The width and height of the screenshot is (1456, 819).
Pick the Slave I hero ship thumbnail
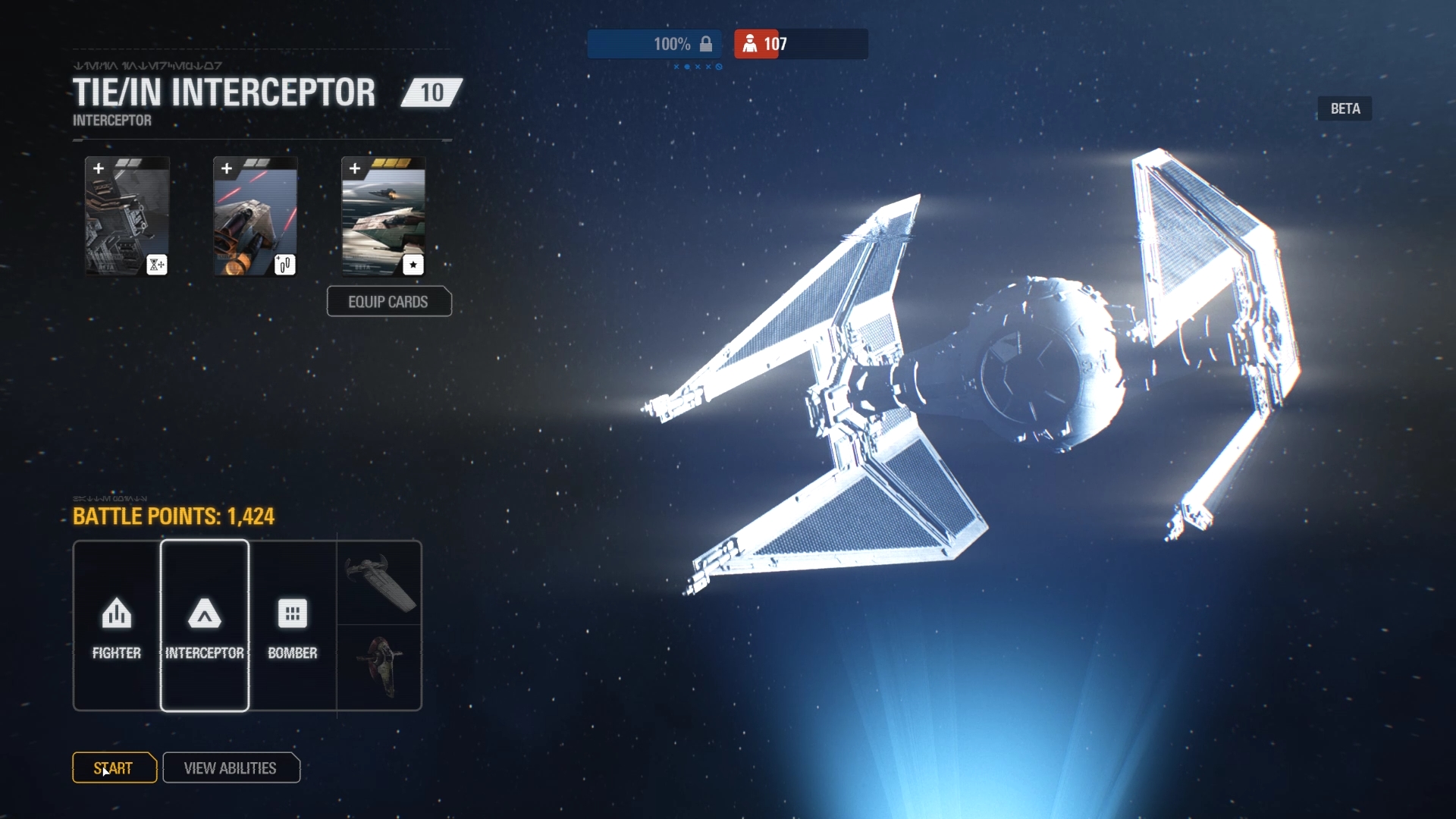click(x=379, y=667)
